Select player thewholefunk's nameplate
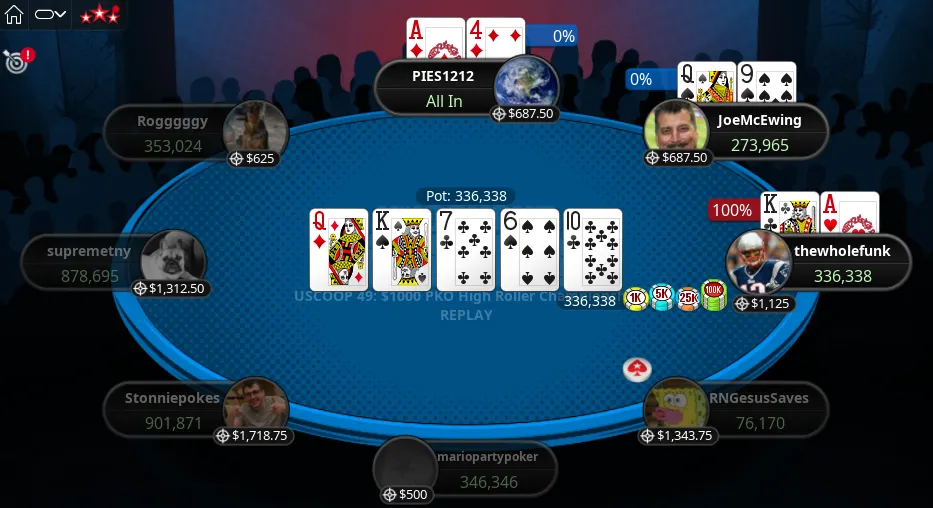 point(844,263)
